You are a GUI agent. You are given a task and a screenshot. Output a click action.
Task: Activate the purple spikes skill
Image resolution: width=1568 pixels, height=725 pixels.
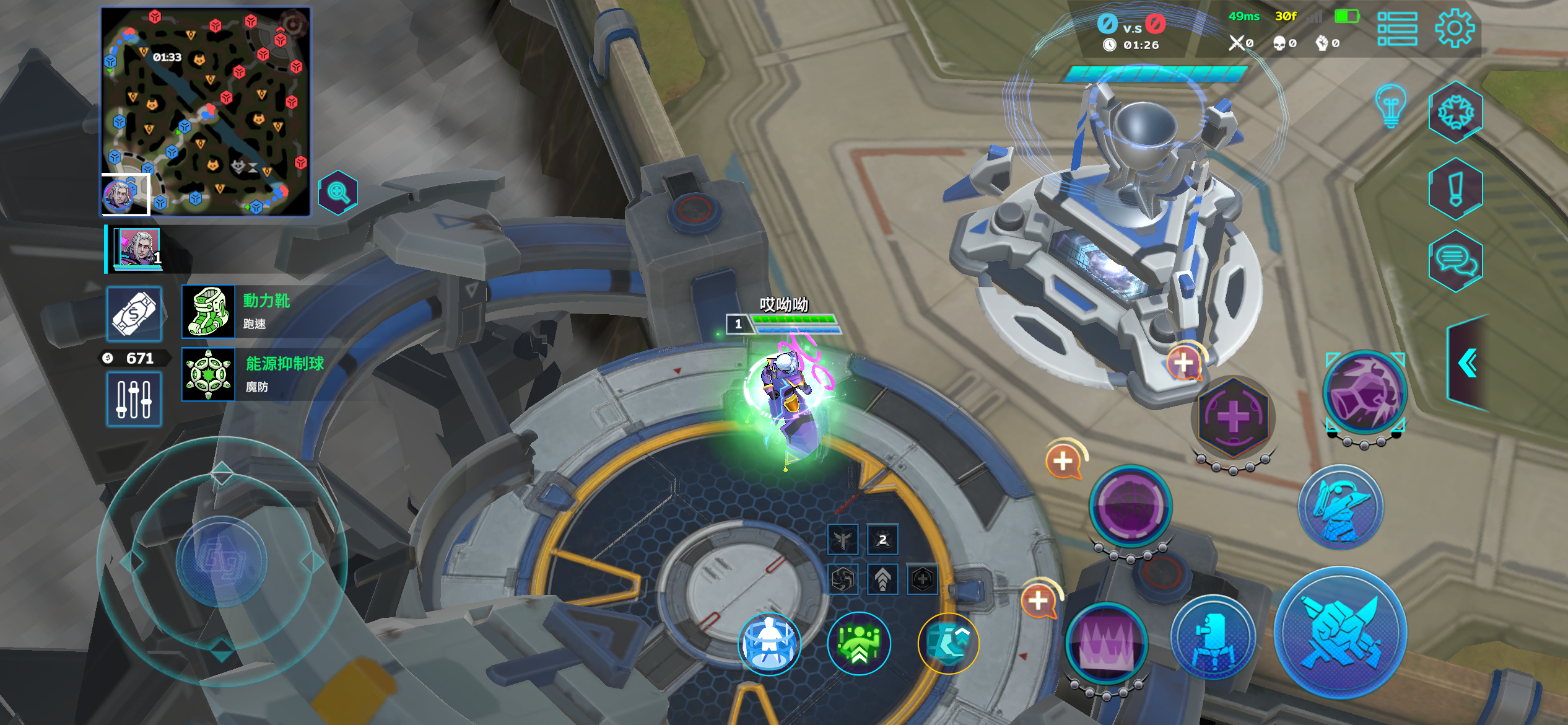[1107, 643]
